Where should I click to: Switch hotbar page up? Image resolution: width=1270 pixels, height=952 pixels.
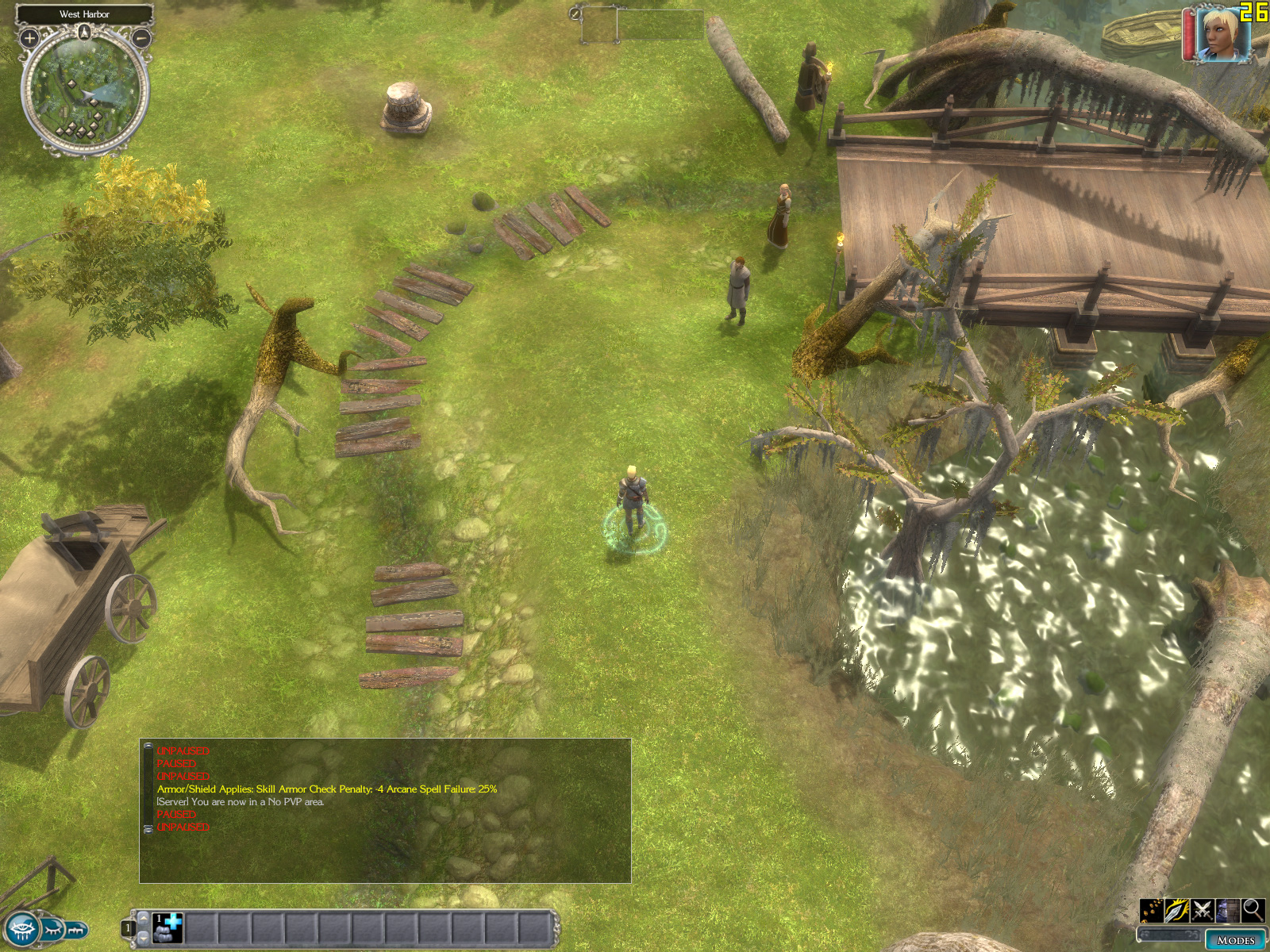click(144, 917)
